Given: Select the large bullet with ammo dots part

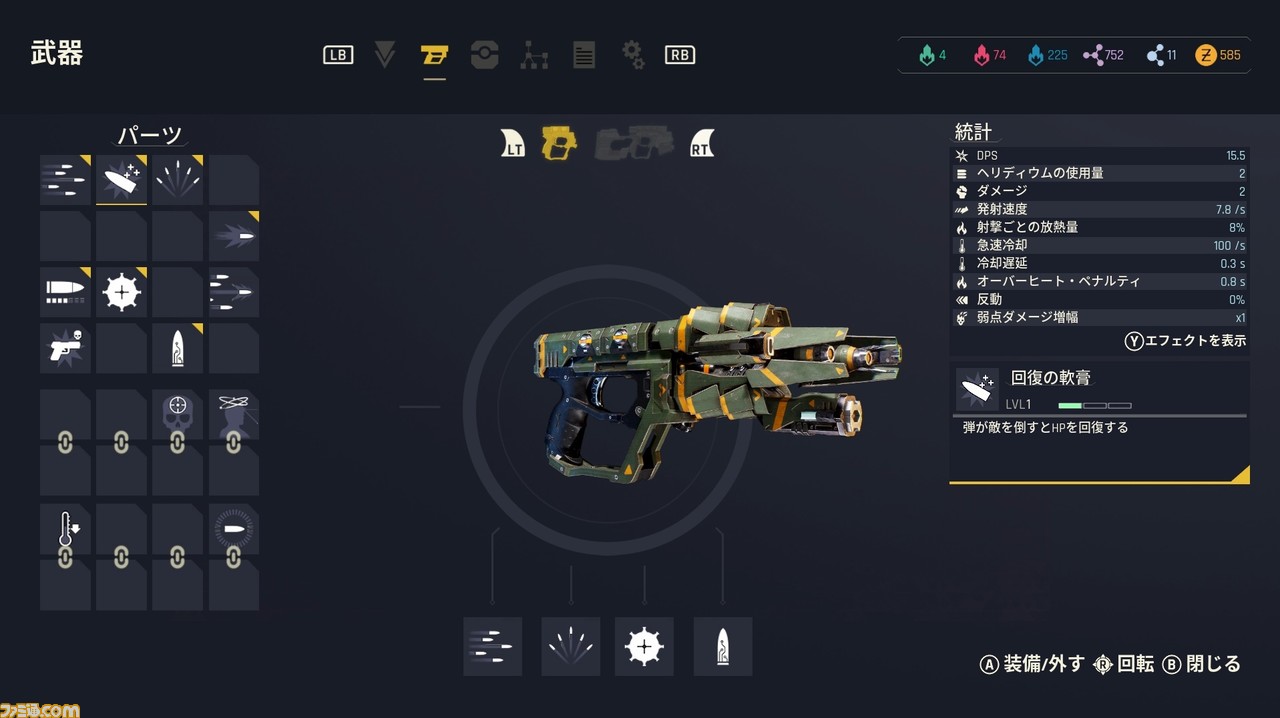Looking at the screenshot, I should tap(66, 292).
